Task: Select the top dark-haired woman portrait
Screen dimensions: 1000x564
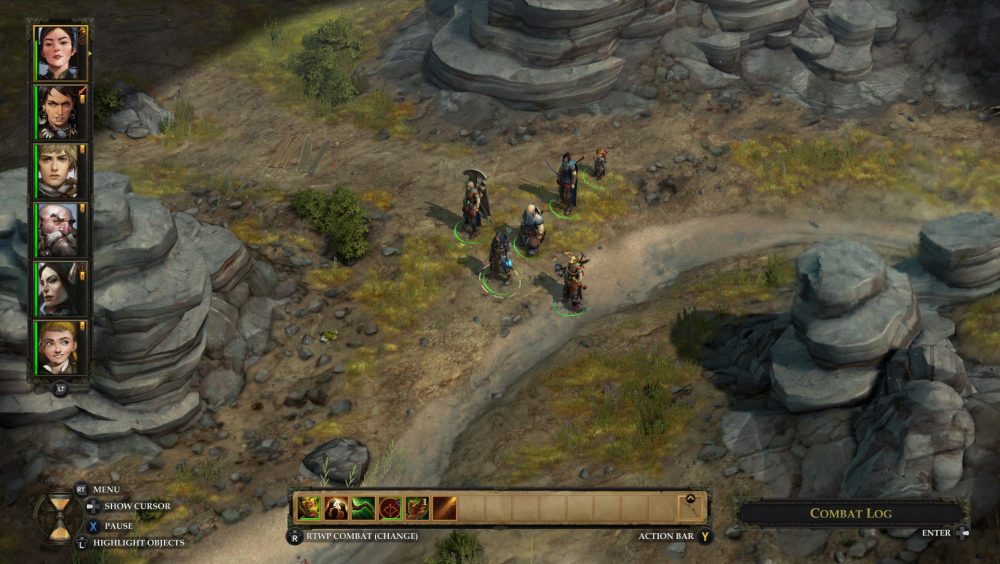Action: [x=59, y=53]
